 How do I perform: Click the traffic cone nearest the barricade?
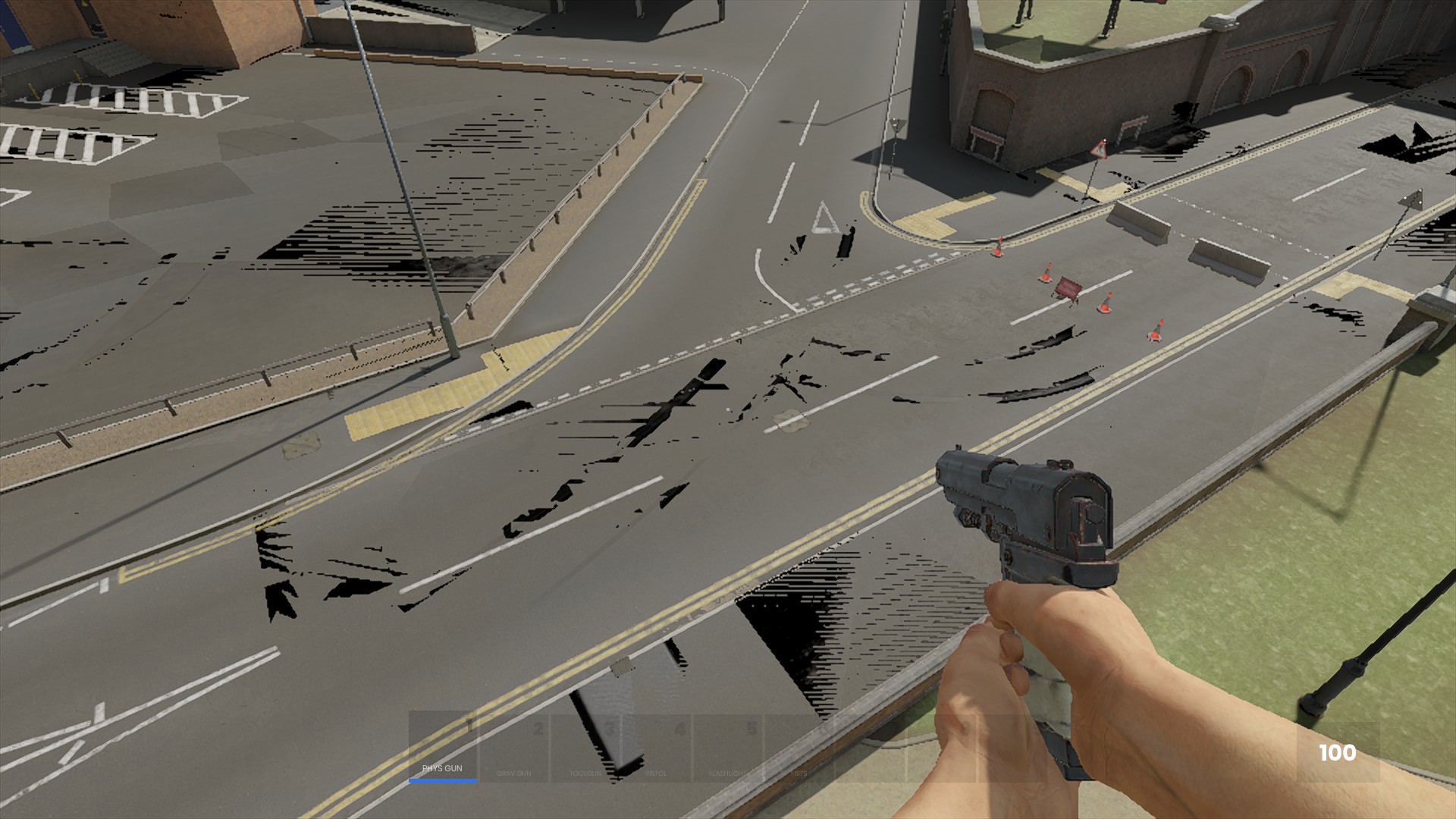click(x=1046, y=272)
